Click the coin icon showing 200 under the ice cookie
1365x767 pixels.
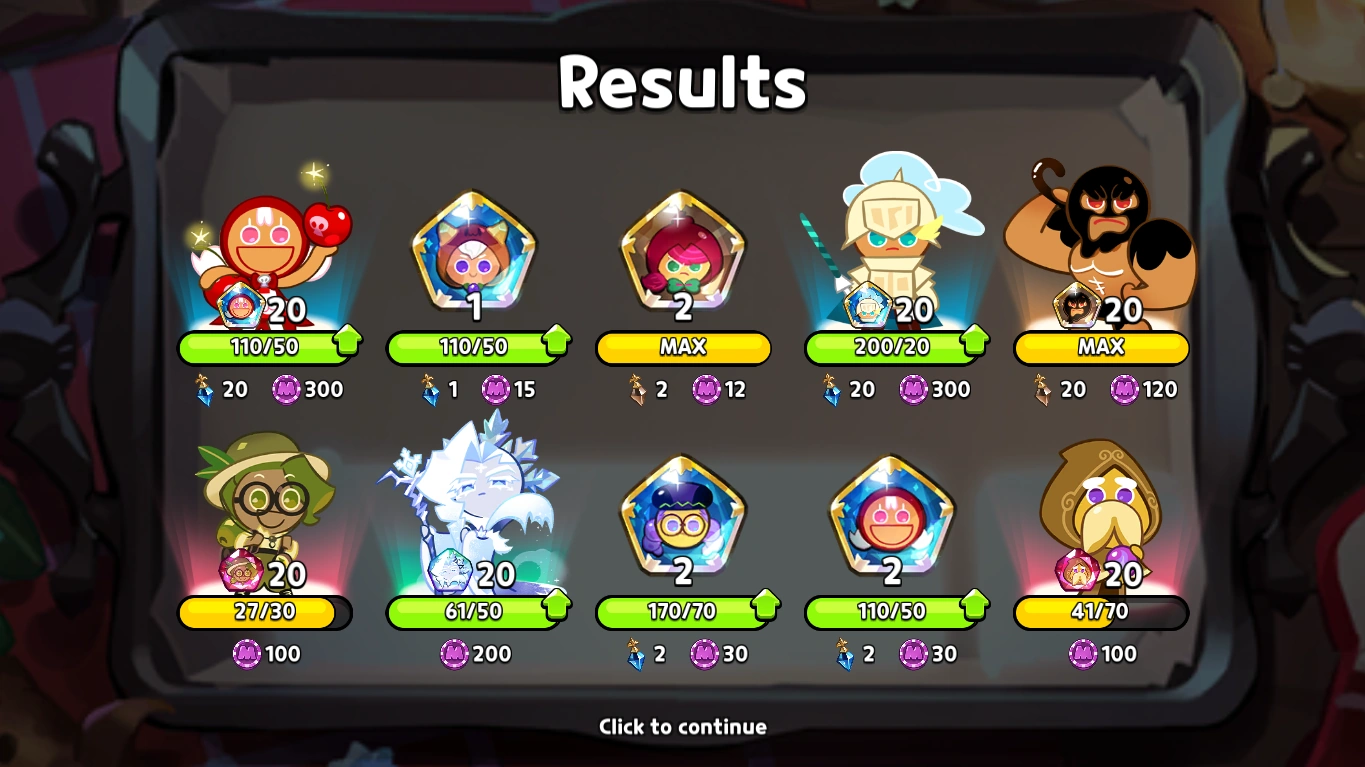click(x=455, y=653)
